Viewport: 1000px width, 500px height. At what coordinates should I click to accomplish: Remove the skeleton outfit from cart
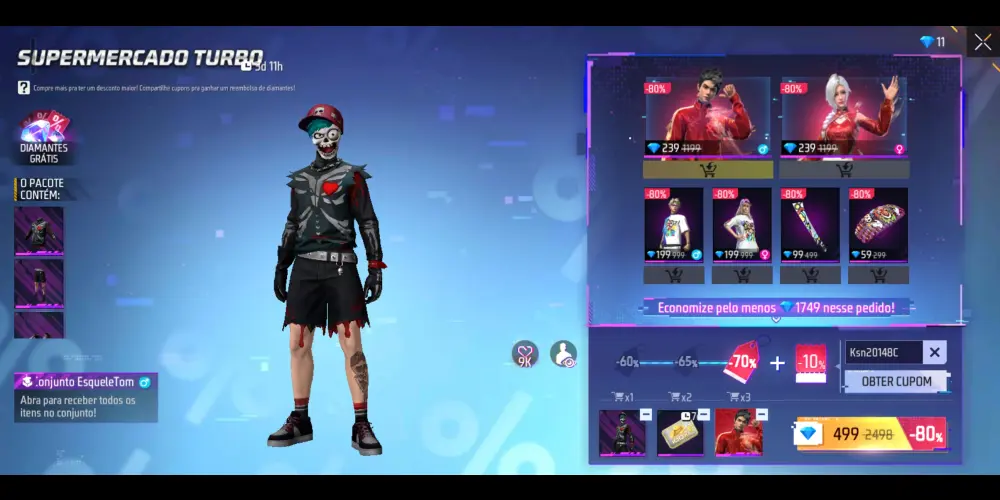click(646, 414)
